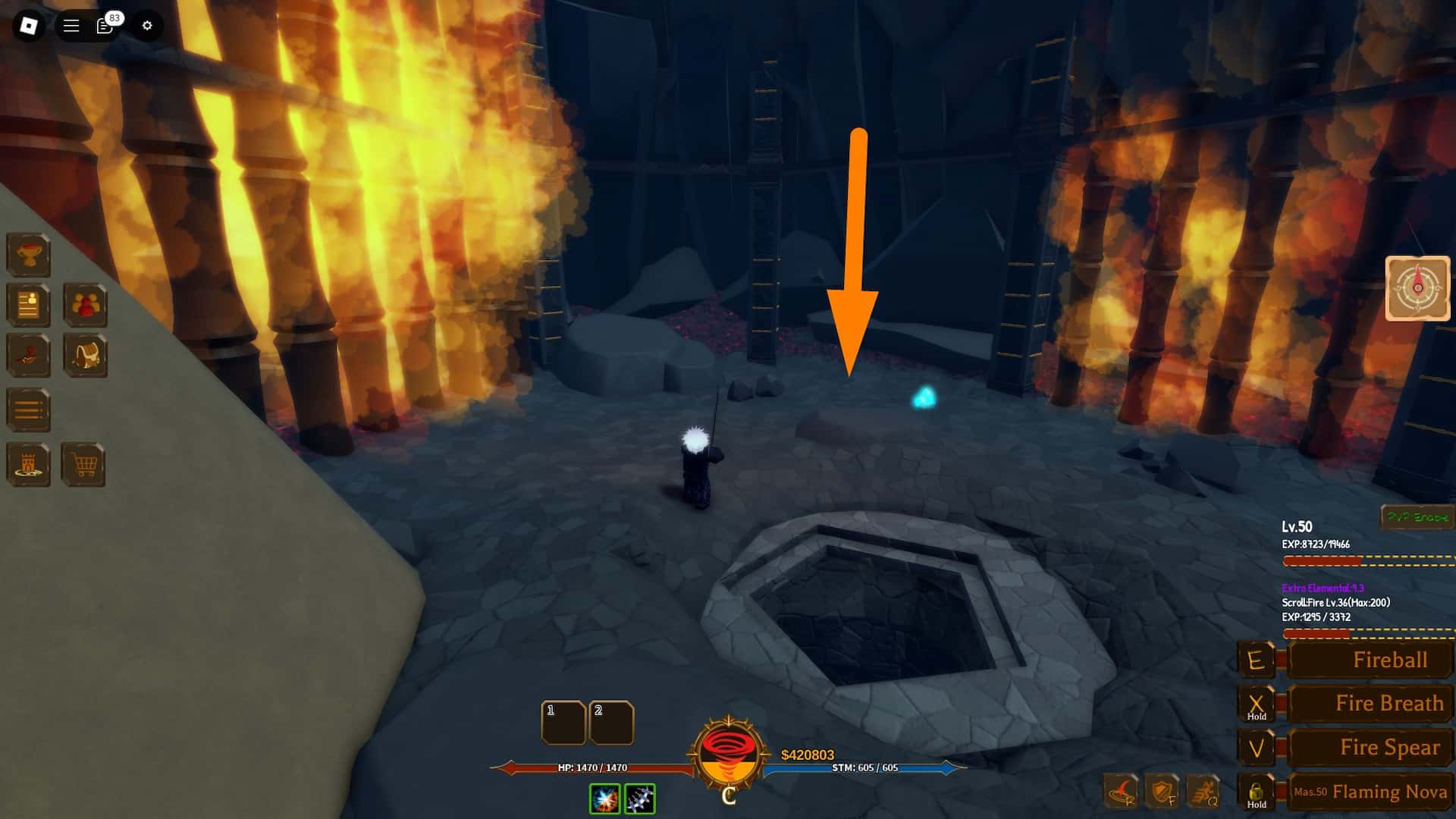Cast Fireball with the E button

click(x=1258, y=660)
